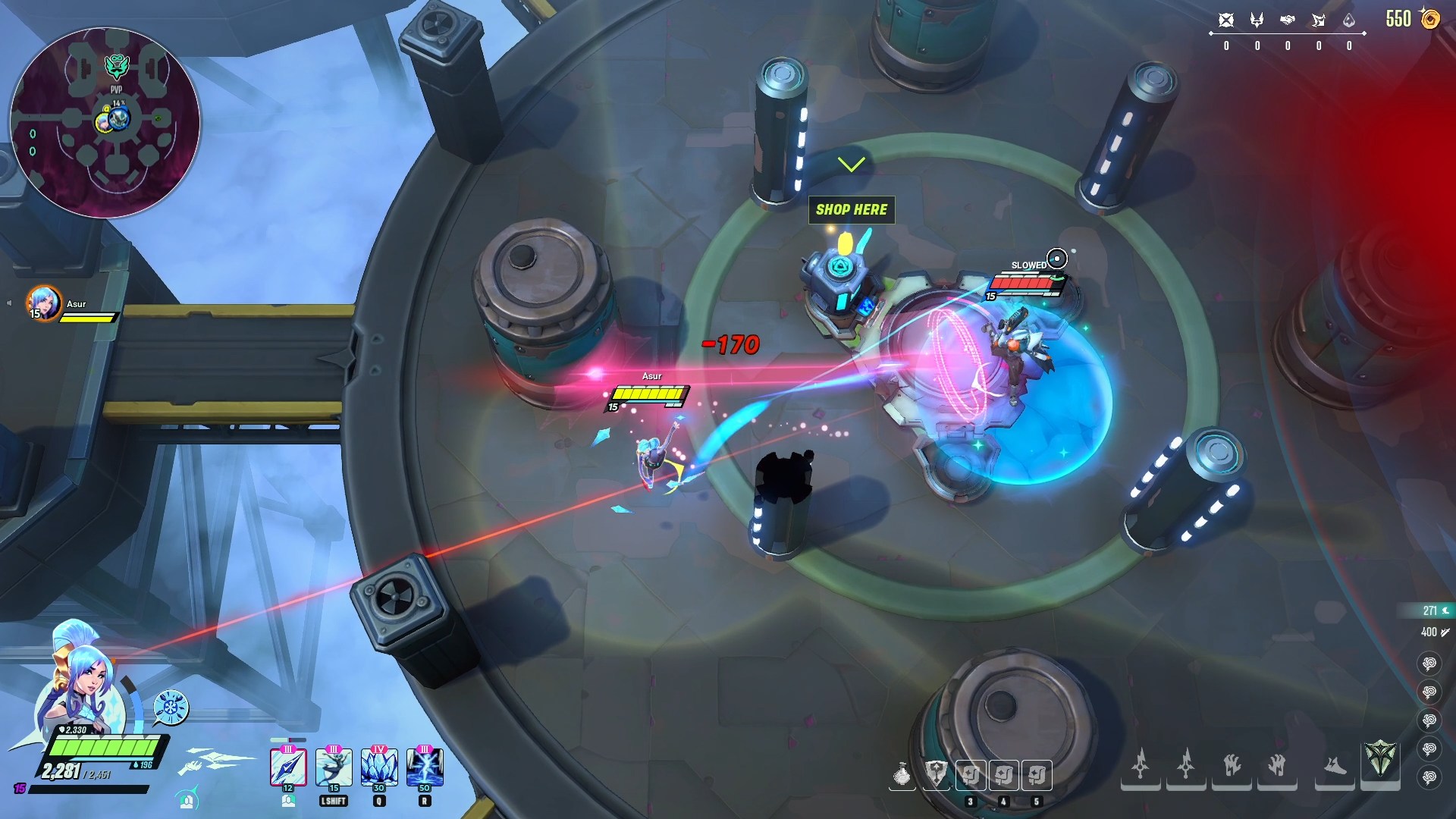The width and height of the screenshot is (1456, 819).
Task: Activate the ice shard basic attack ability
Action: (x=288, y=767)
